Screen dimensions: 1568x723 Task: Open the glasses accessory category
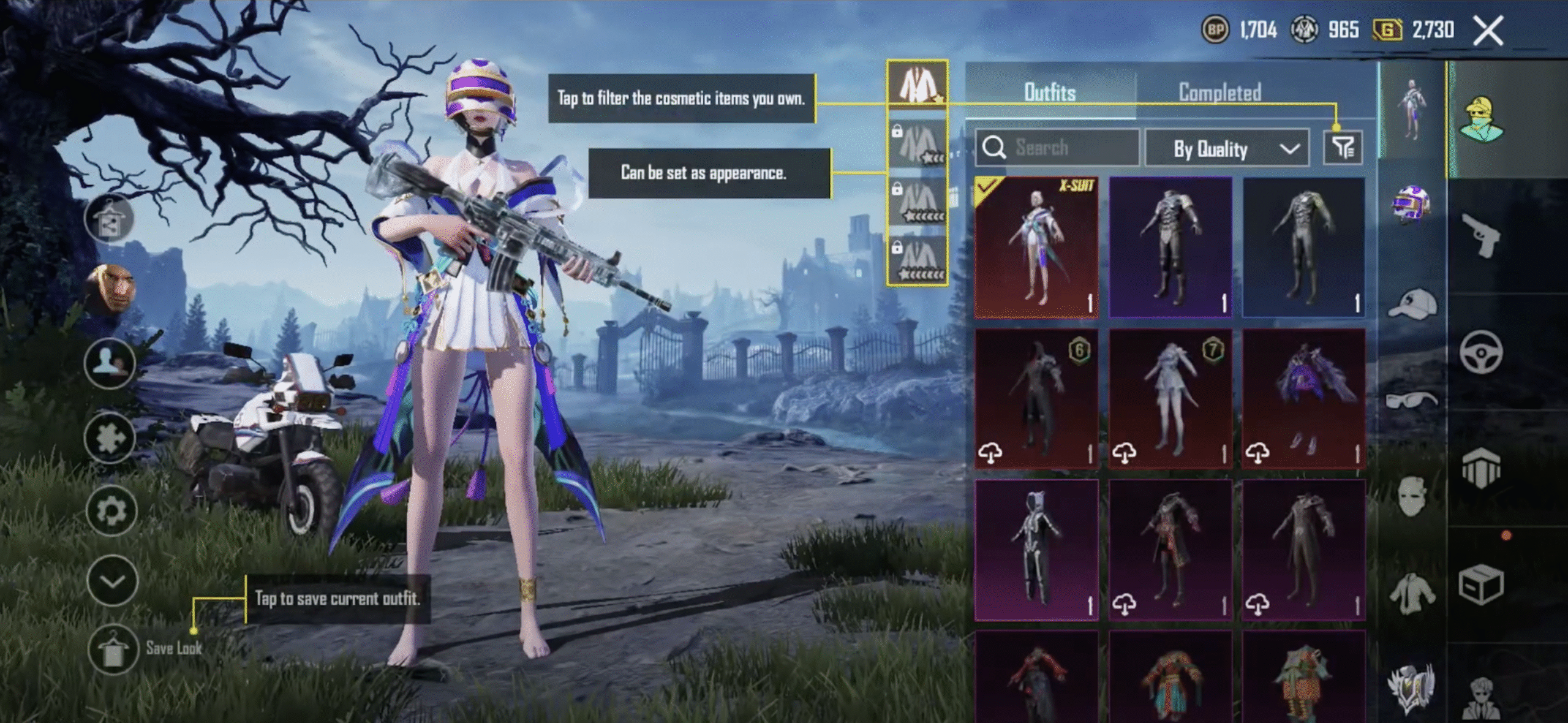click(1411, 401)
